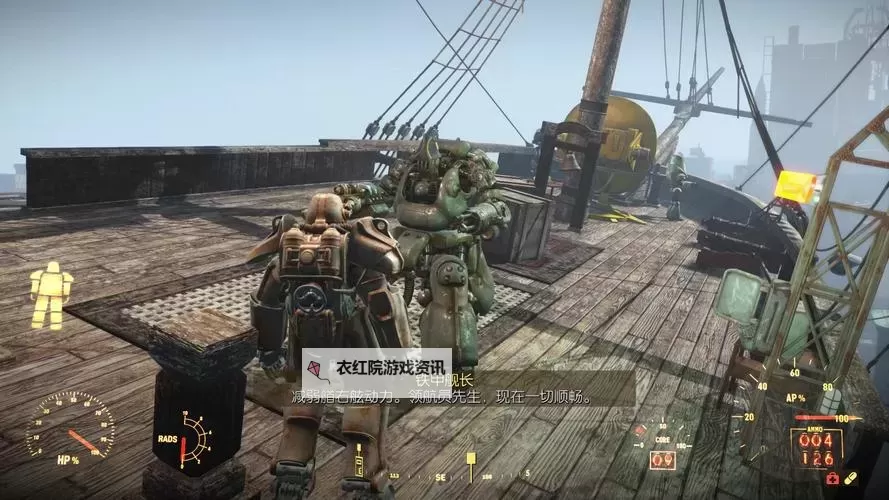The height and width of the screenshot is (500, 889).
Task: Open the 衣红院游戏资讯 watermark banner
Action: 377,368
